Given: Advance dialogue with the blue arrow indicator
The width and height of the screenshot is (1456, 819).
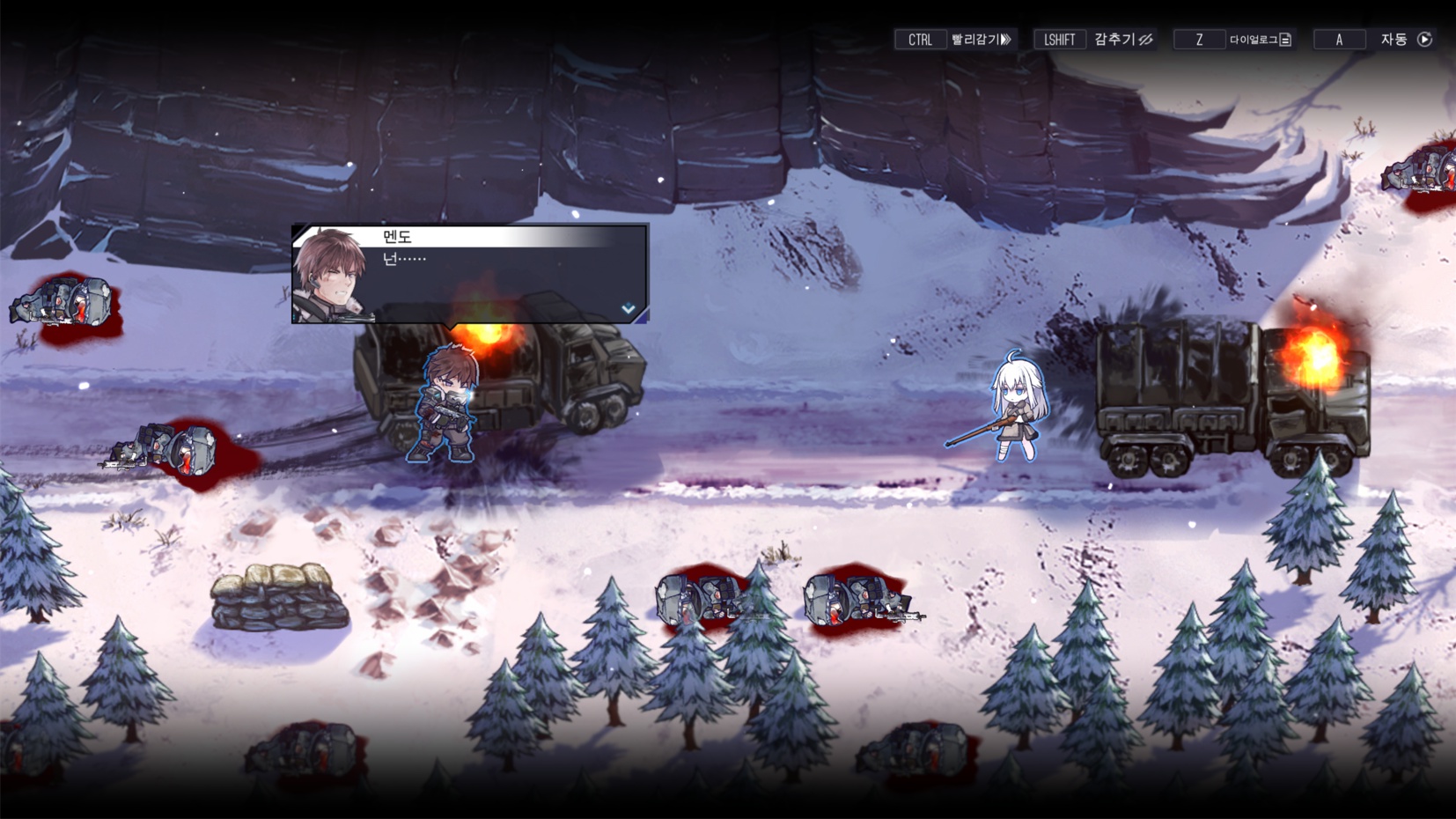Looking at the screenshot, I should coord(628,308).
